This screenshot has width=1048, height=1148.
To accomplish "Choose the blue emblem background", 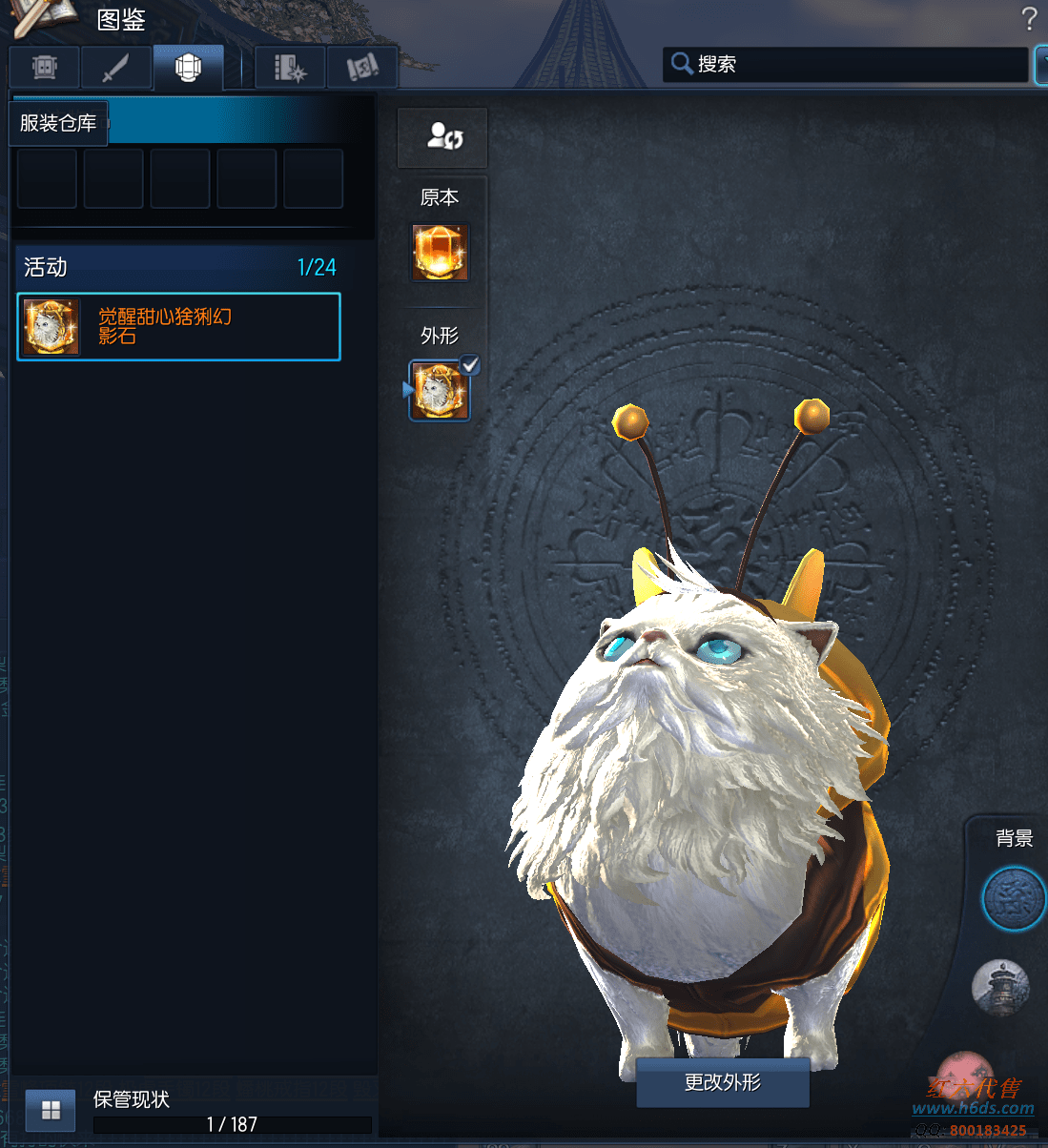I will tap(1012, 898).
